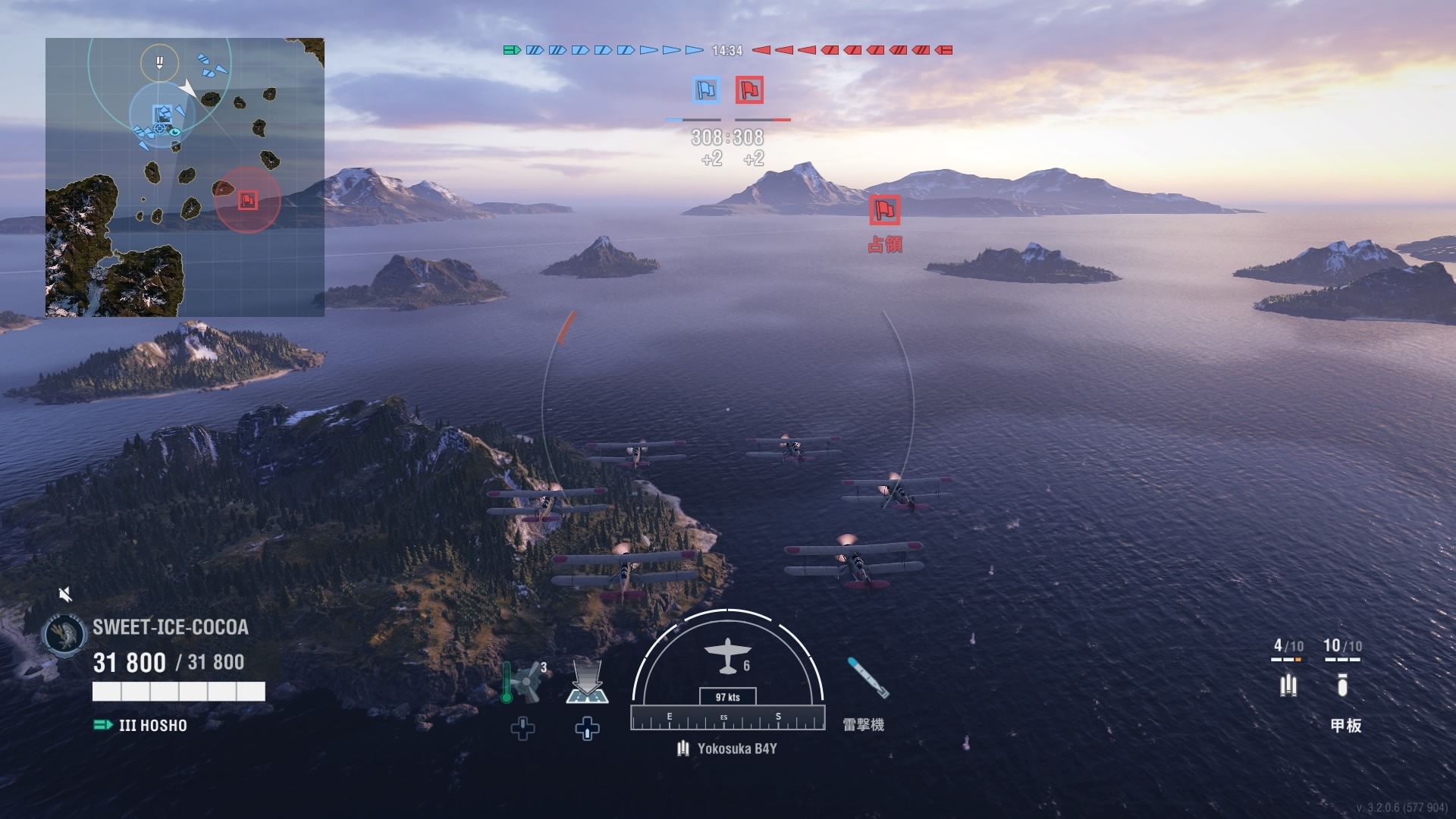Click the blue team flag indicator

click(x=706, y=90)
